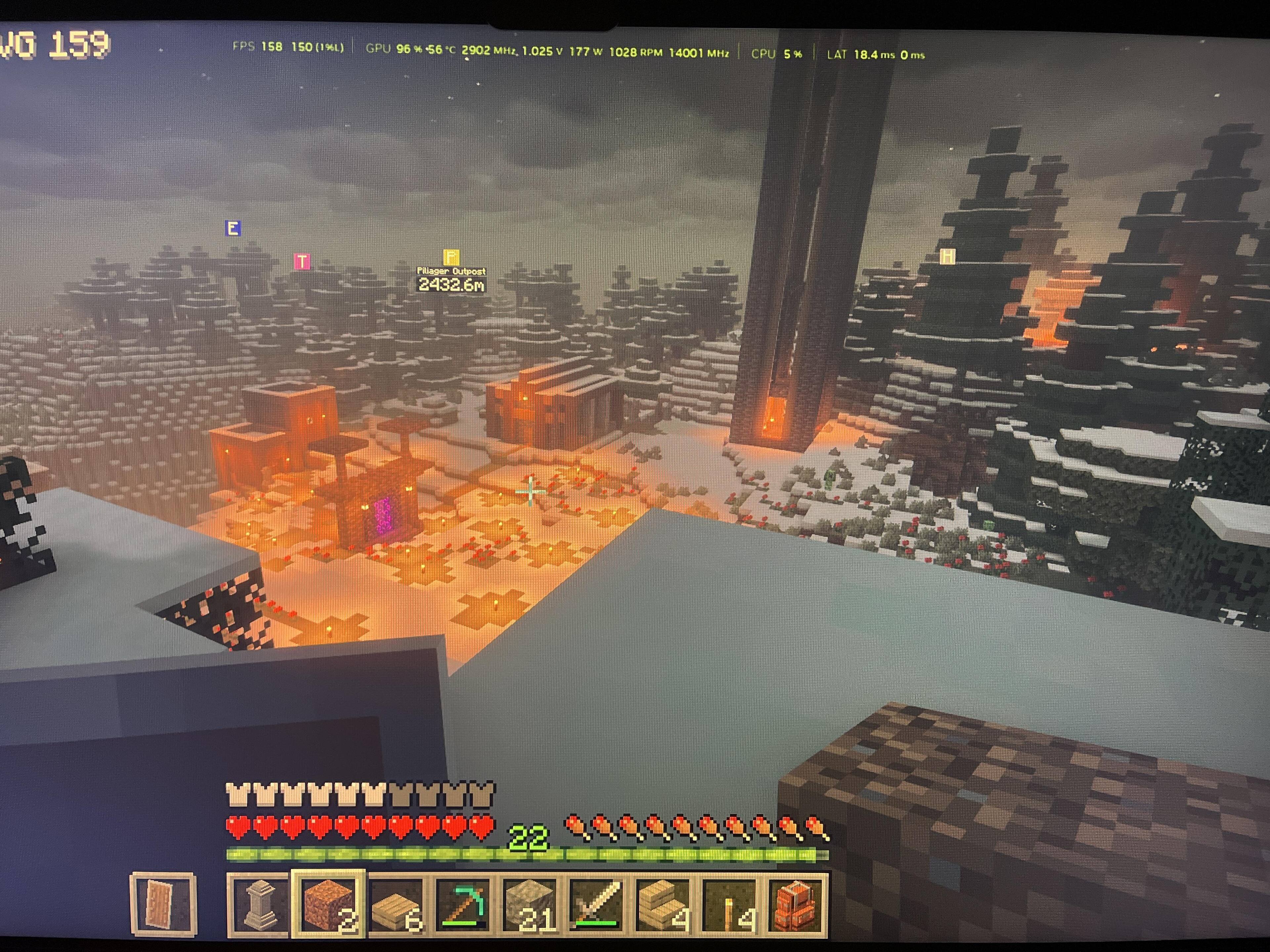
Task: Select the Pillager Outpost waypoint marker
Action: [x=451, y=257]
